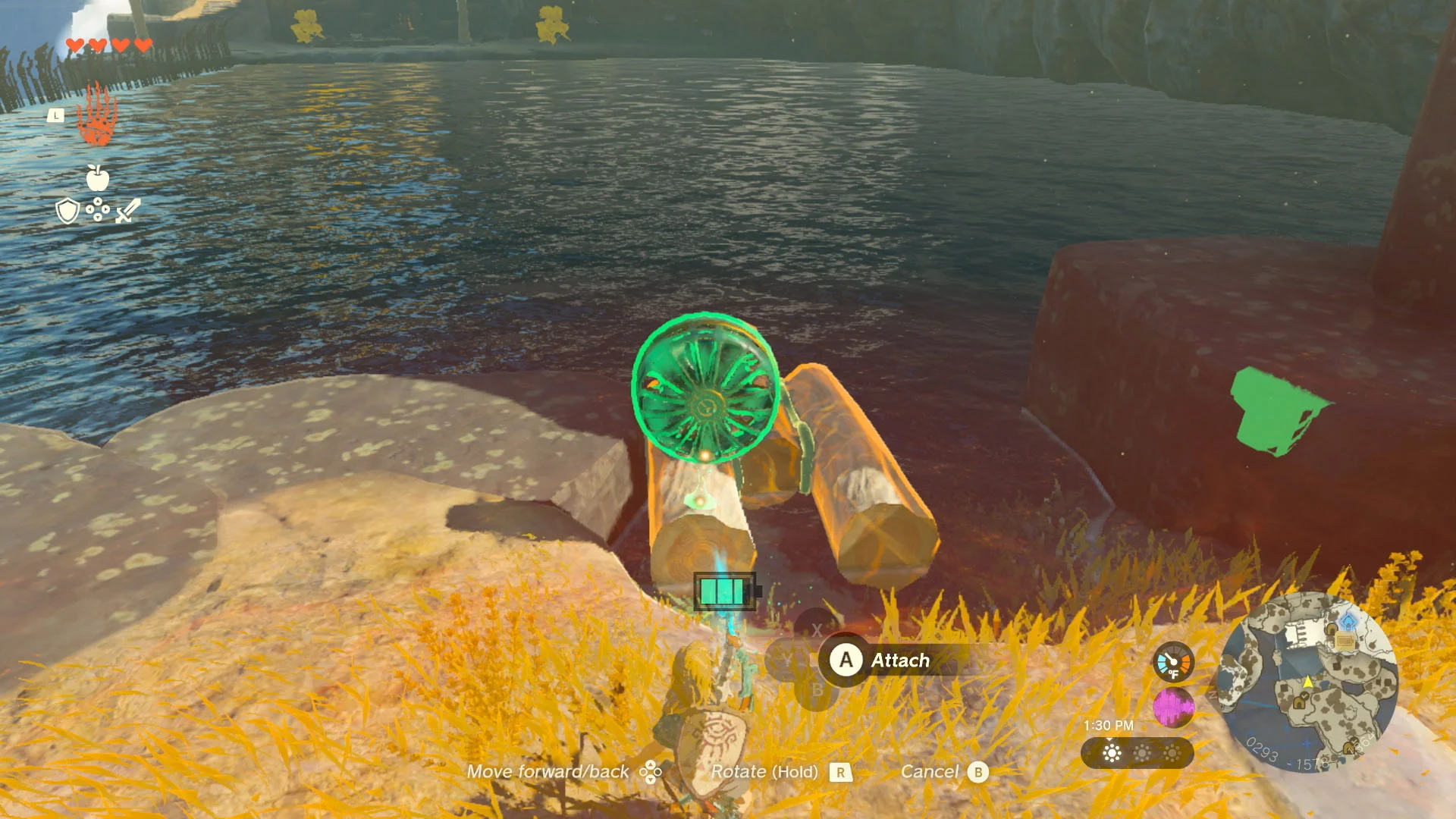
Task: Click the °F temperature gauge icon
Action: click(x=1173, y=661)
